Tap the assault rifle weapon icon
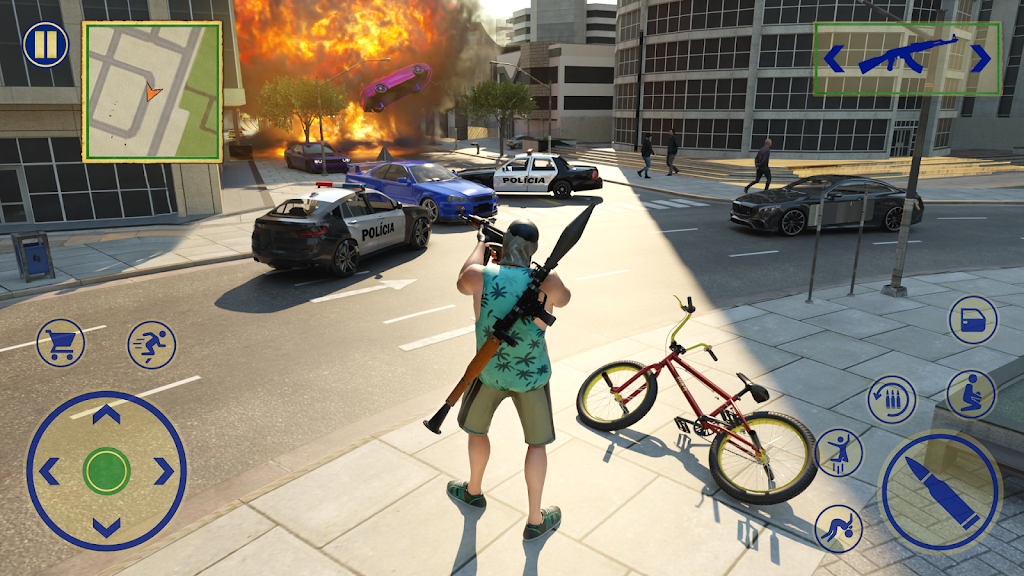The height and width of the screenshot is (576, 1024). click(x=907, y=57)
